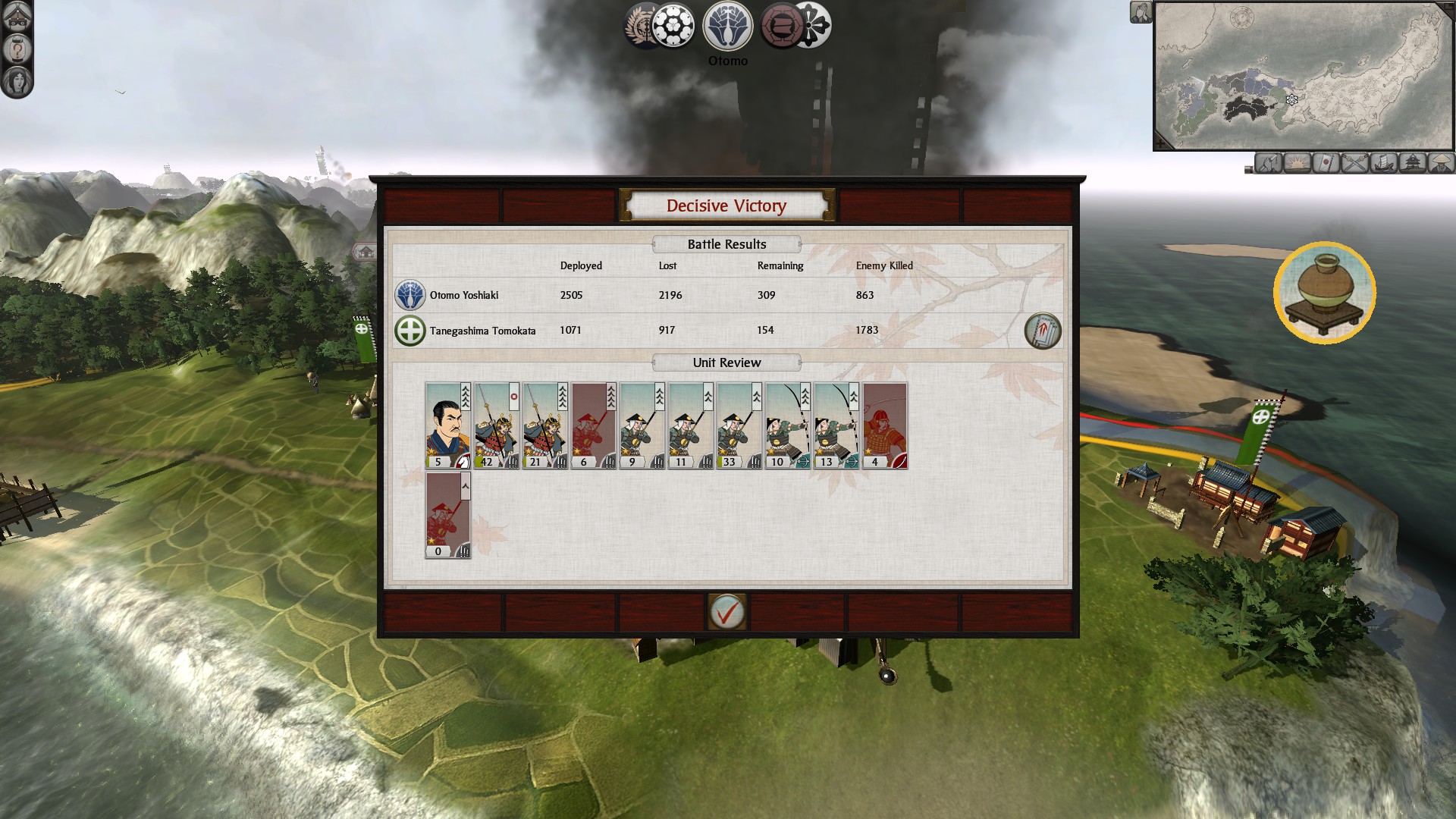Select the general's unit card
The width and height of the screenshot is (1456, 819).
click(x=447, y=425)
